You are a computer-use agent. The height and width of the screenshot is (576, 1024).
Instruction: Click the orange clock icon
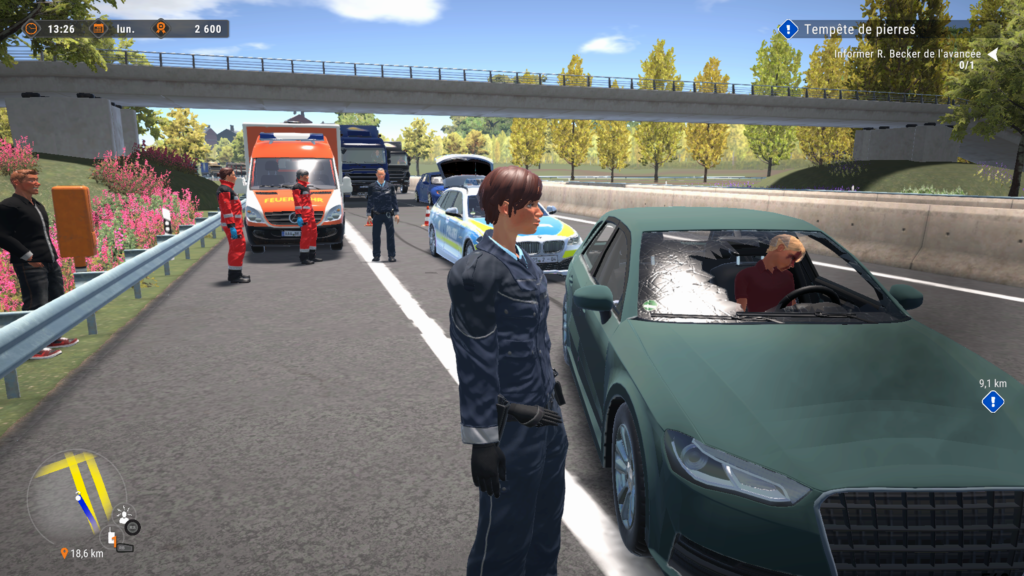coord(32,29)
